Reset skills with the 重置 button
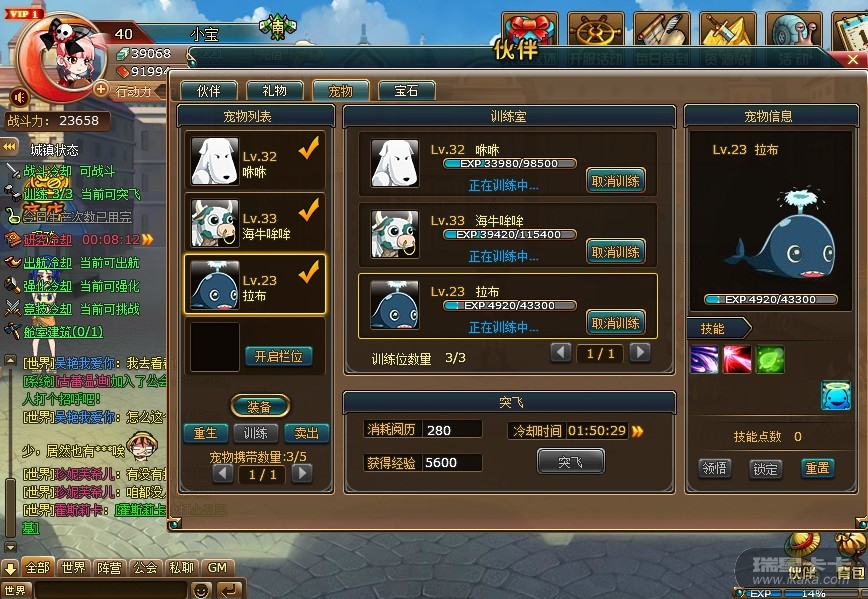 [x=817, y=468]
